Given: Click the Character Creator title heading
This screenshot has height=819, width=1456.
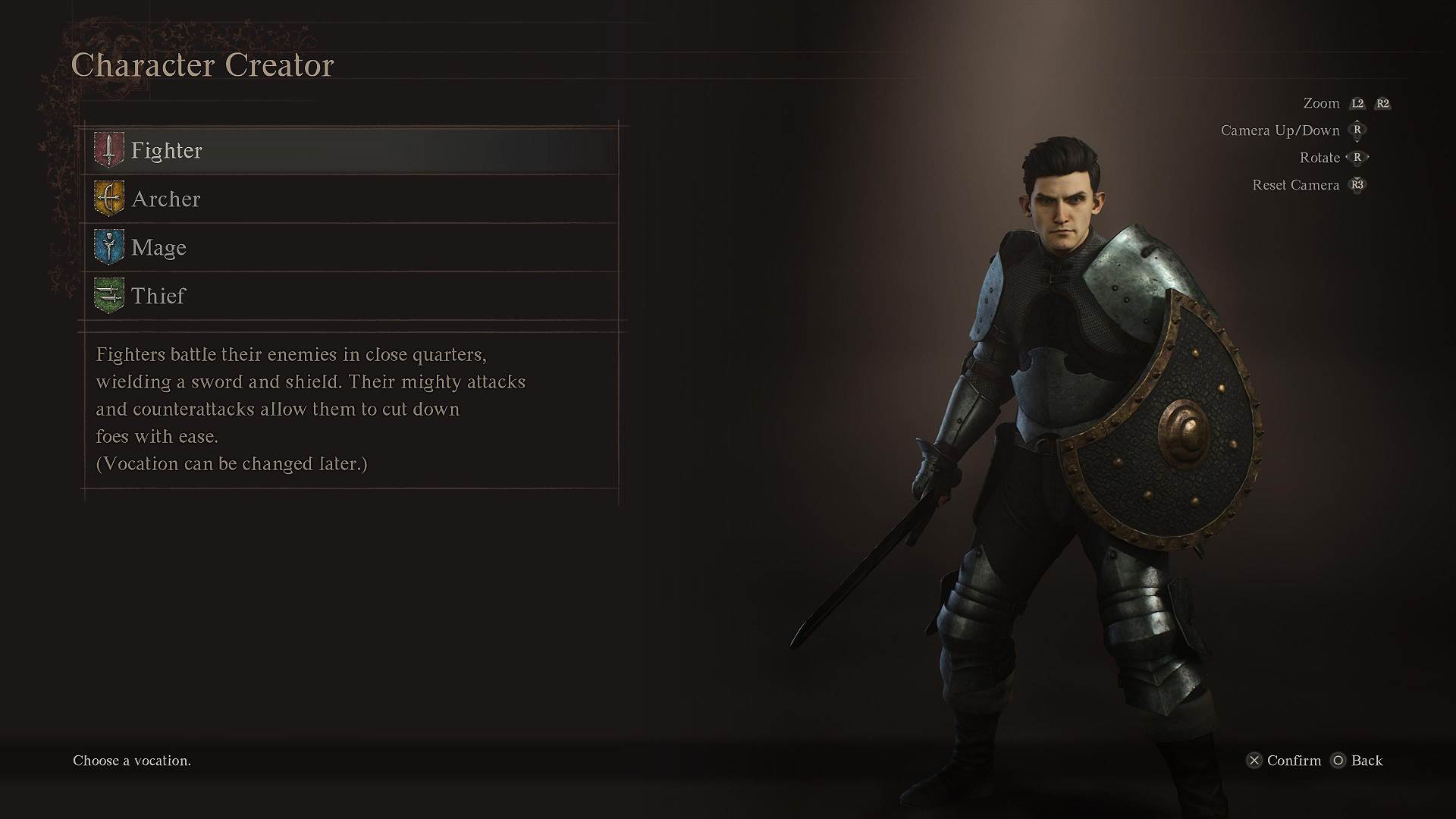Looking at the screenshot, I should 202,65.
